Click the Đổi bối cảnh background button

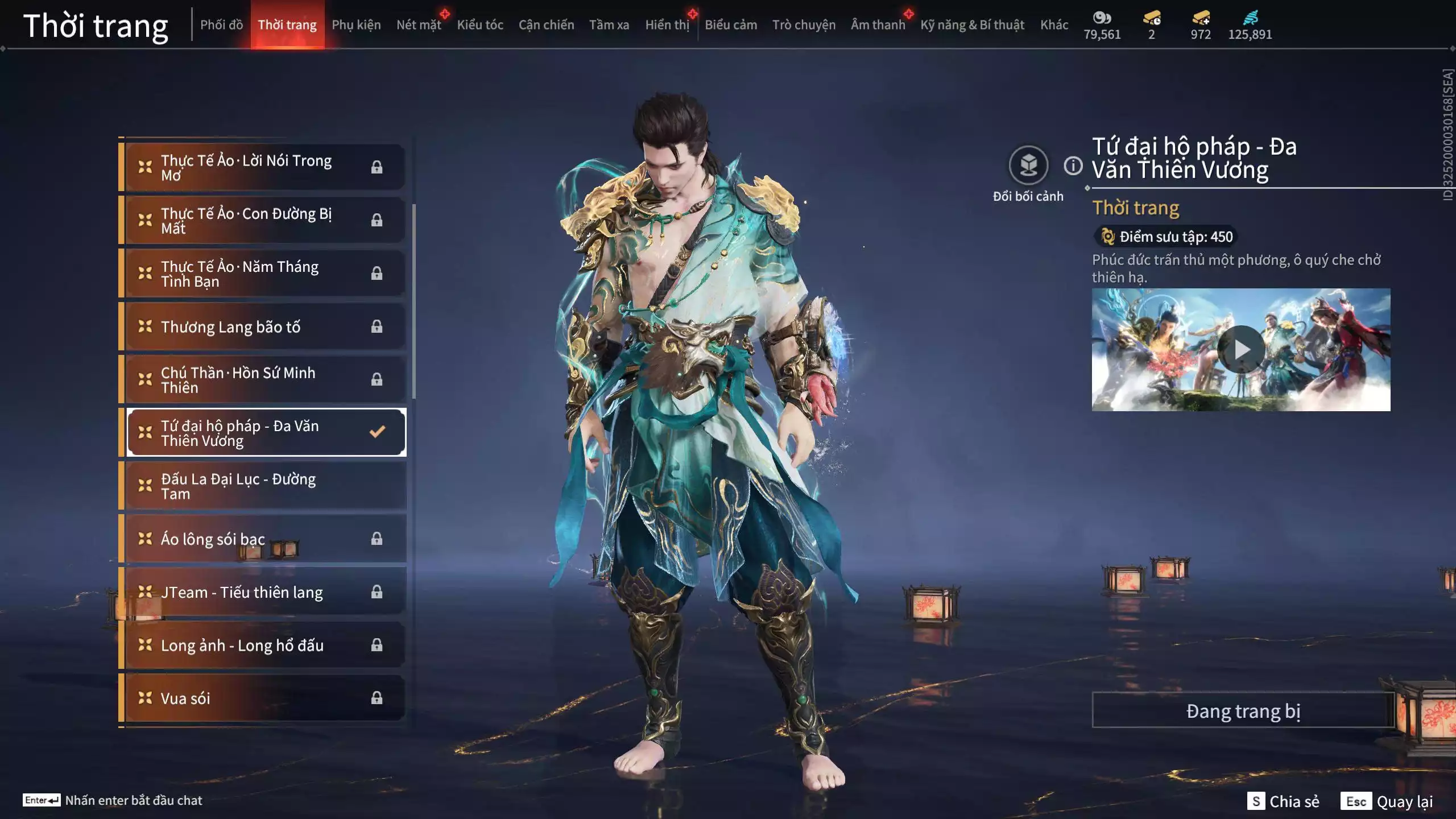(x=1028, y=166)
